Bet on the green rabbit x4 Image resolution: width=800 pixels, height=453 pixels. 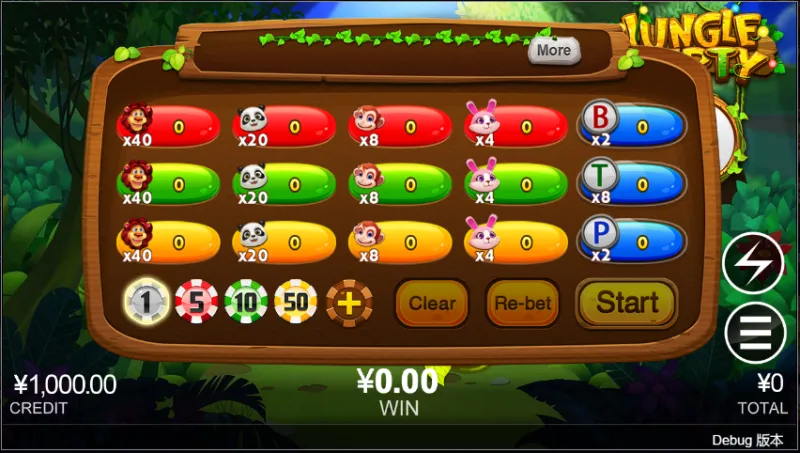click(x=517, y=185)
